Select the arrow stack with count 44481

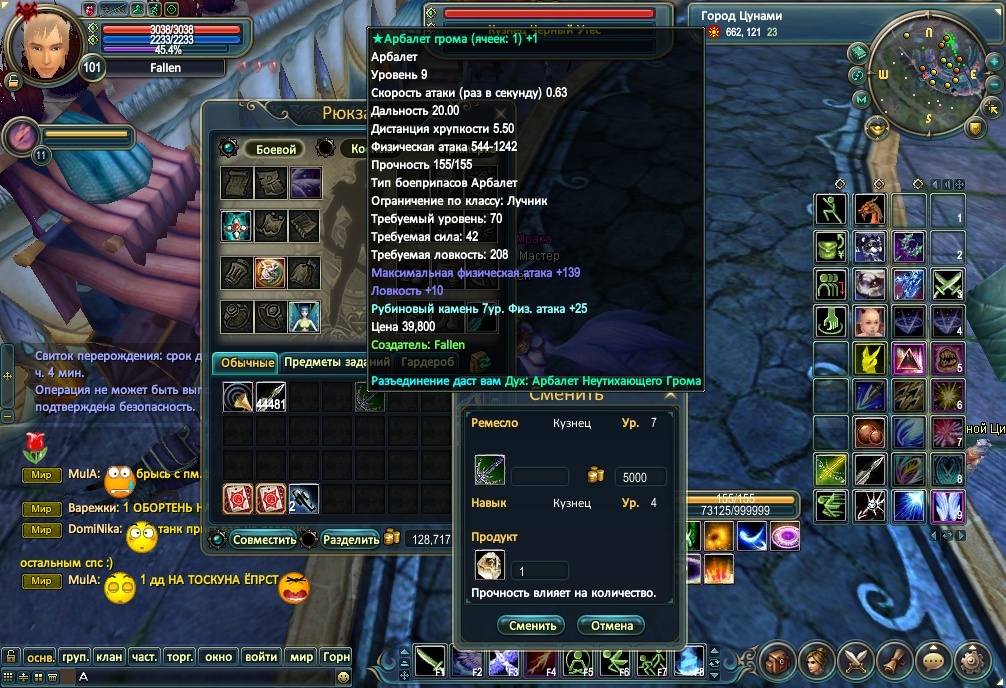click(x=271, y=397)
